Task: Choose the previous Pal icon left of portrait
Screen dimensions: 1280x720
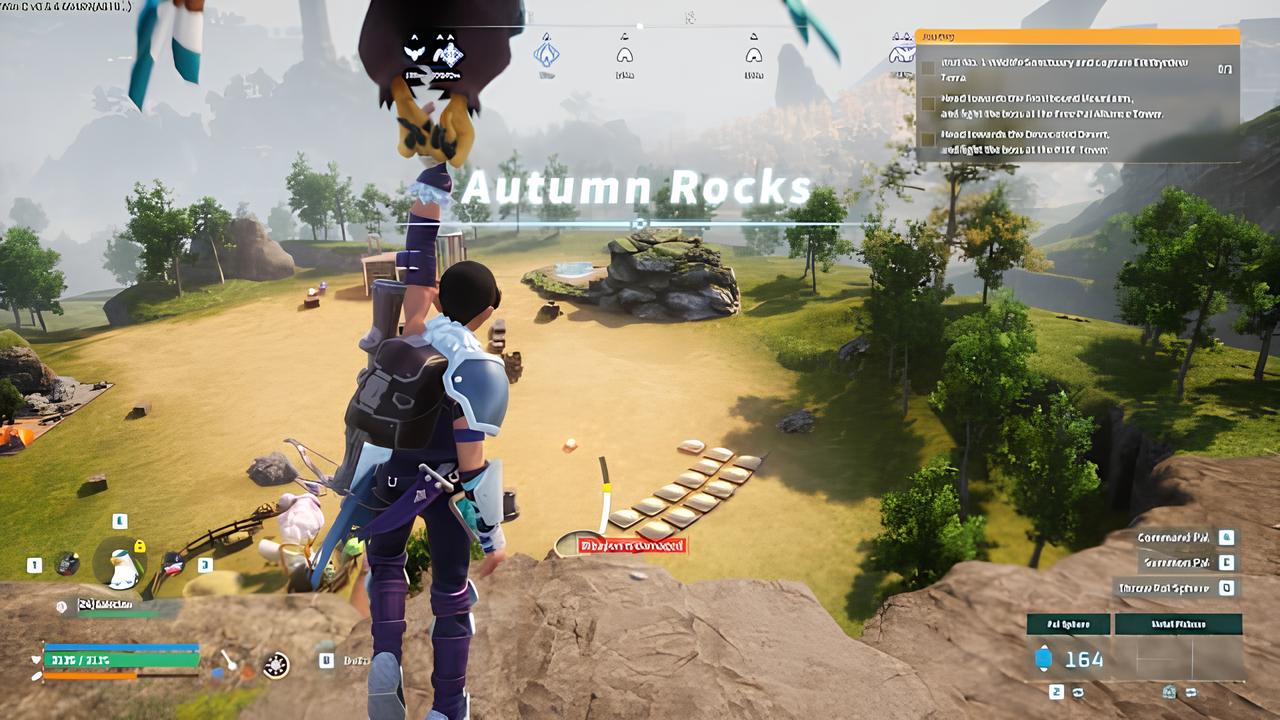Action: coord(66,564)
